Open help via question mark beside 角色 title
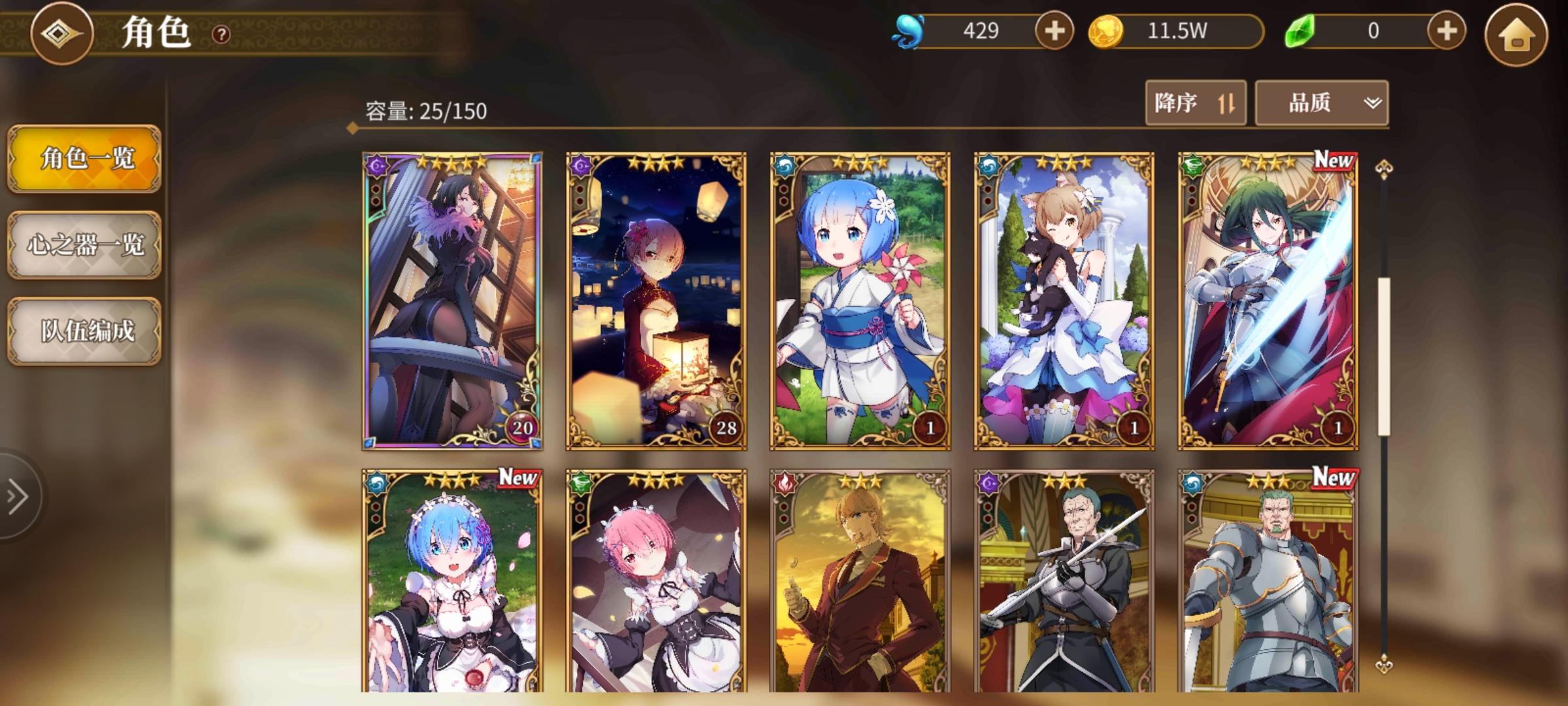 point(220,34)
